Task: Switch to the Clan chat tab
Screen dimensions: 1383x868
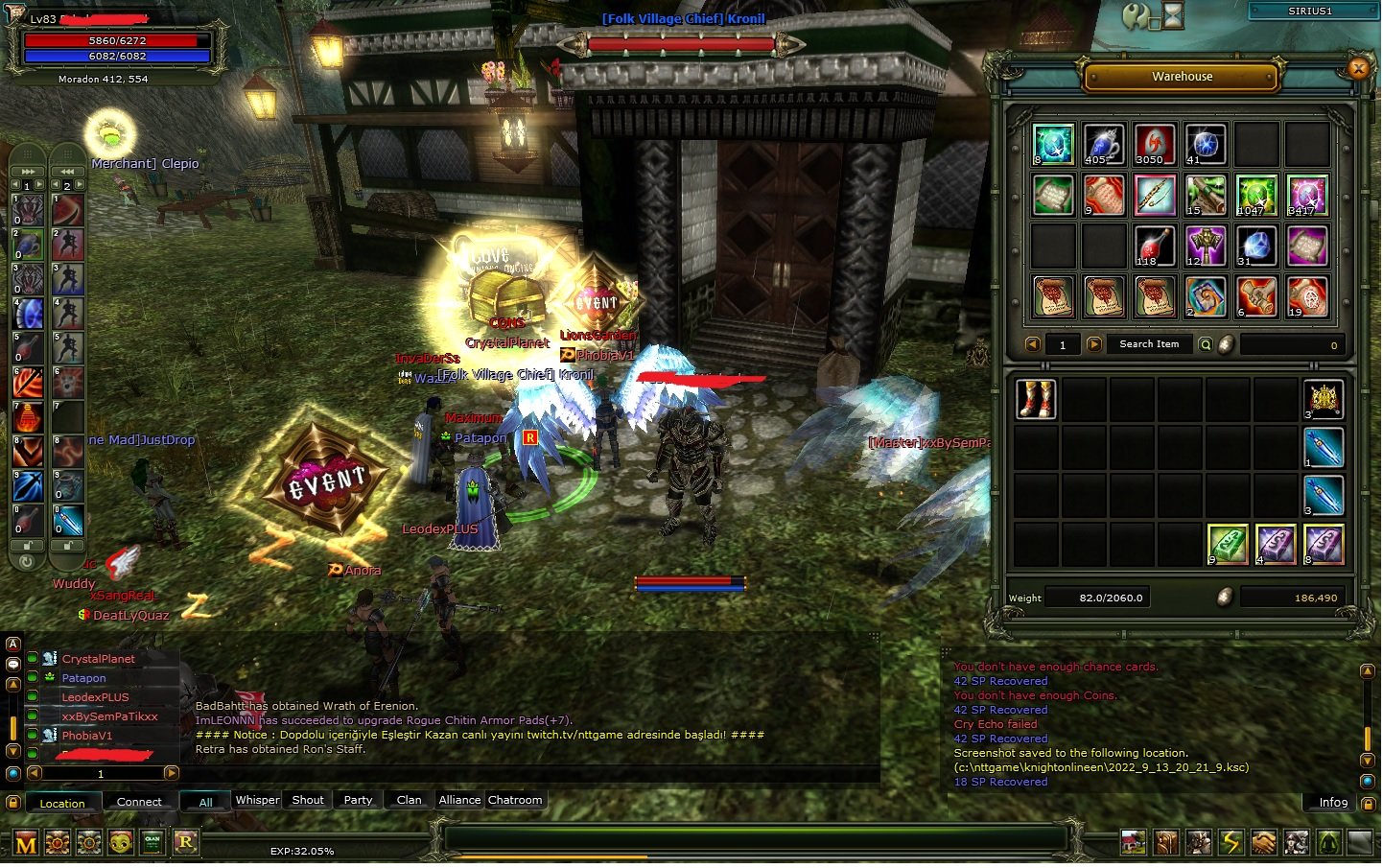Action: (x=409, y=801)
